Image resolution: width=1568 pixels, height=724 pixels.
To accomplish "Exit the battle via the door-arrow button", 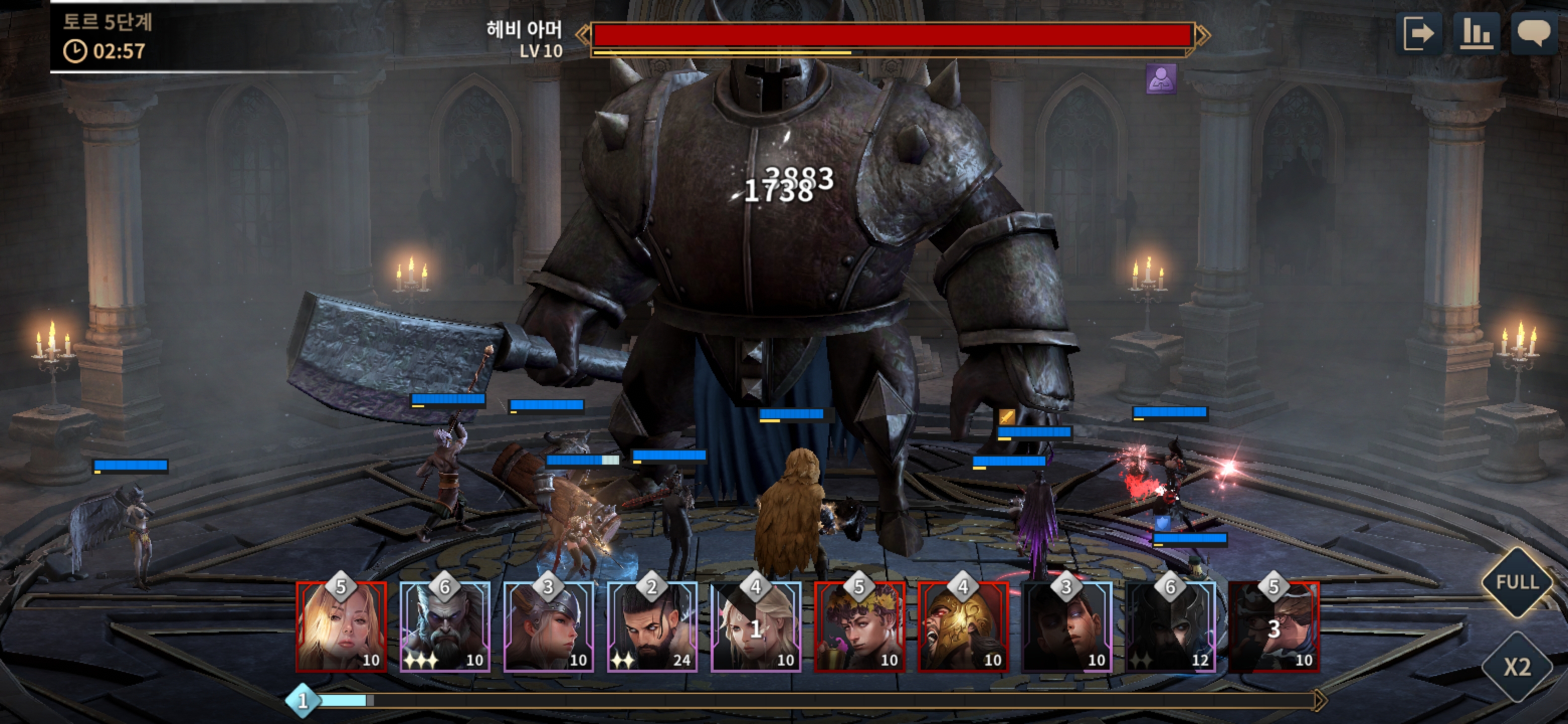I will 1418,34.
